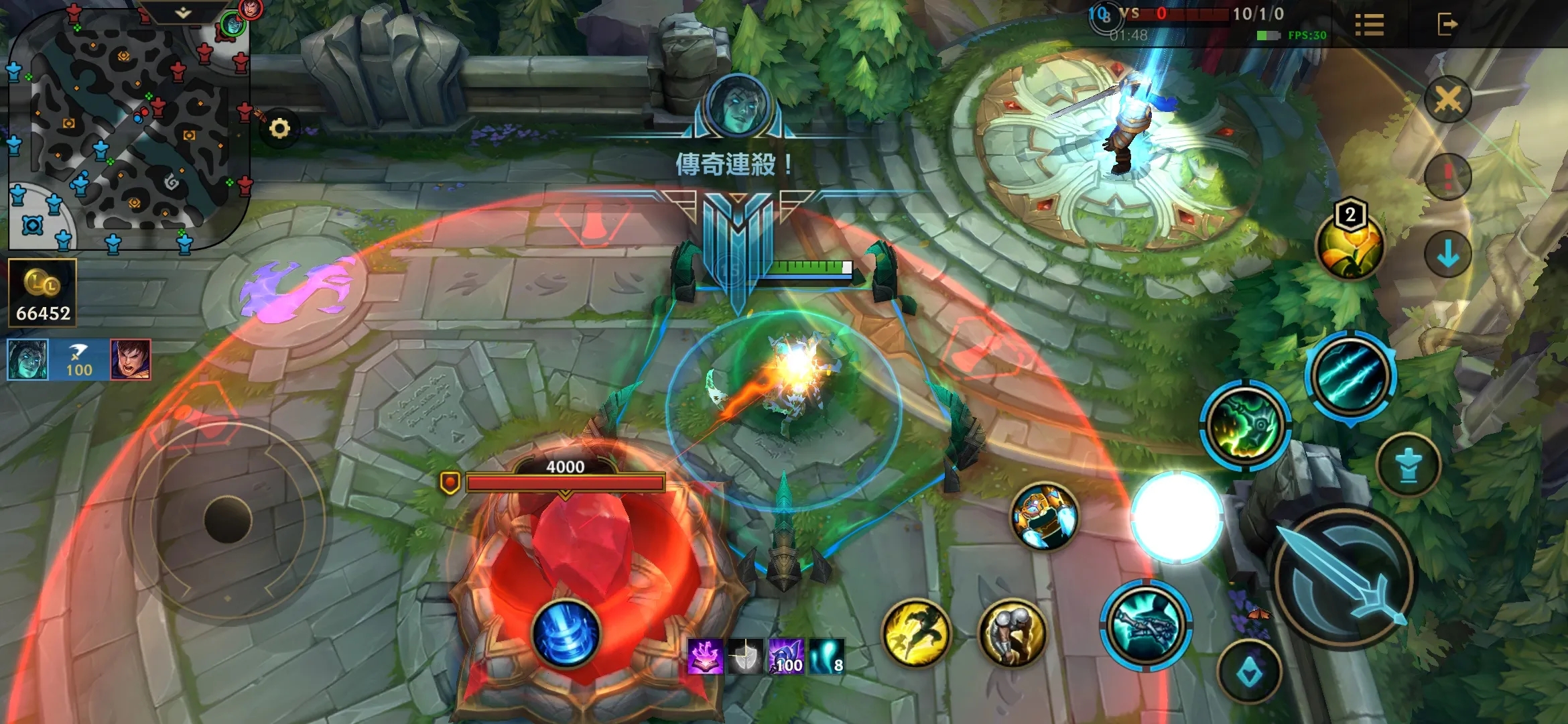
Task: Activate the cyan lightning slash ability
Action: [1350, 375]
